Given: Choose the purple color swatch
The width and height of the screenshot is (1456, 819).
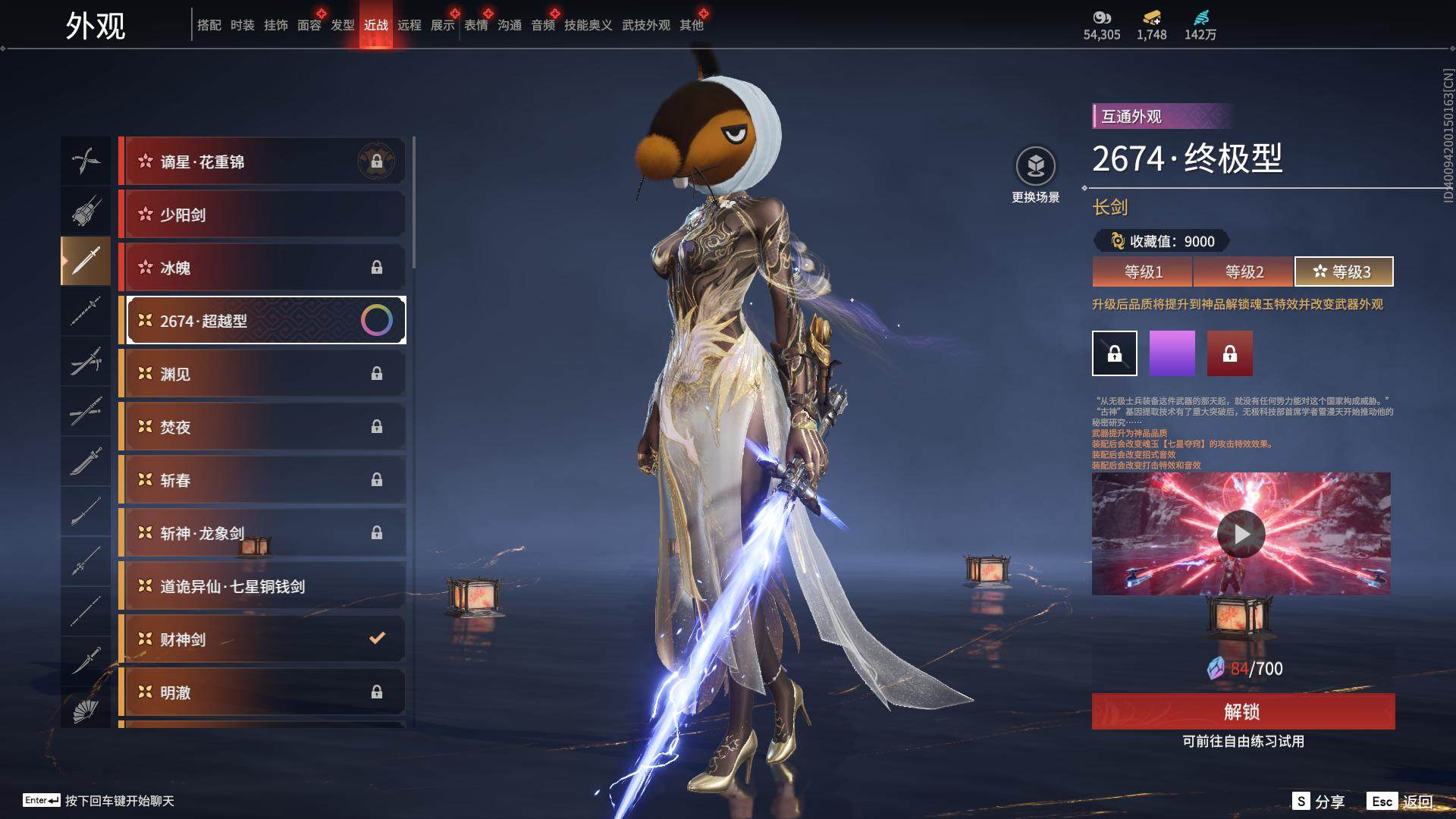Looking at the screenshot, I should [1172, 353].
